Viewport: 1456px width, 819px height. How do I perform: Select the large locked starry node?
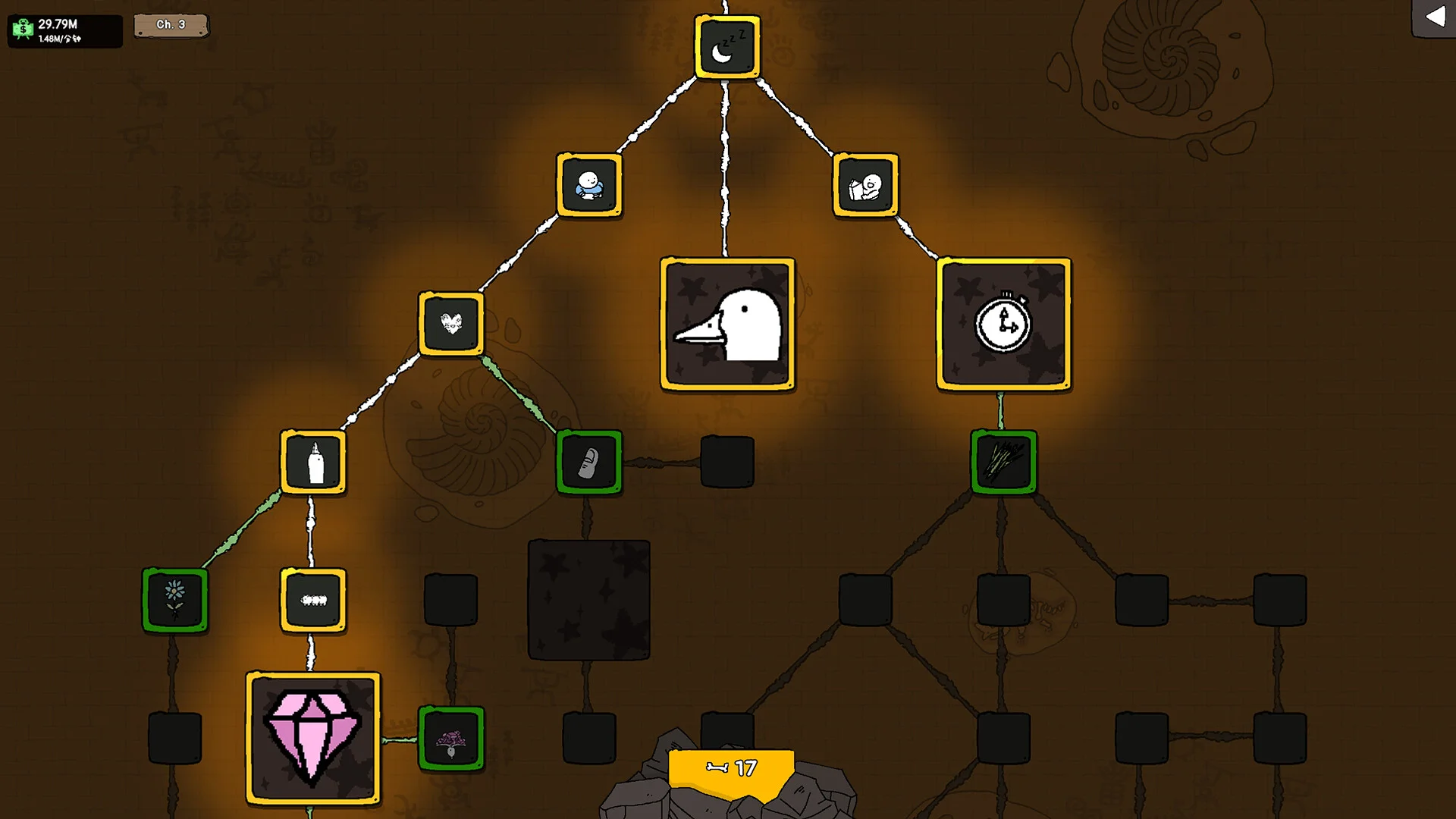click(x=589, y=600)
